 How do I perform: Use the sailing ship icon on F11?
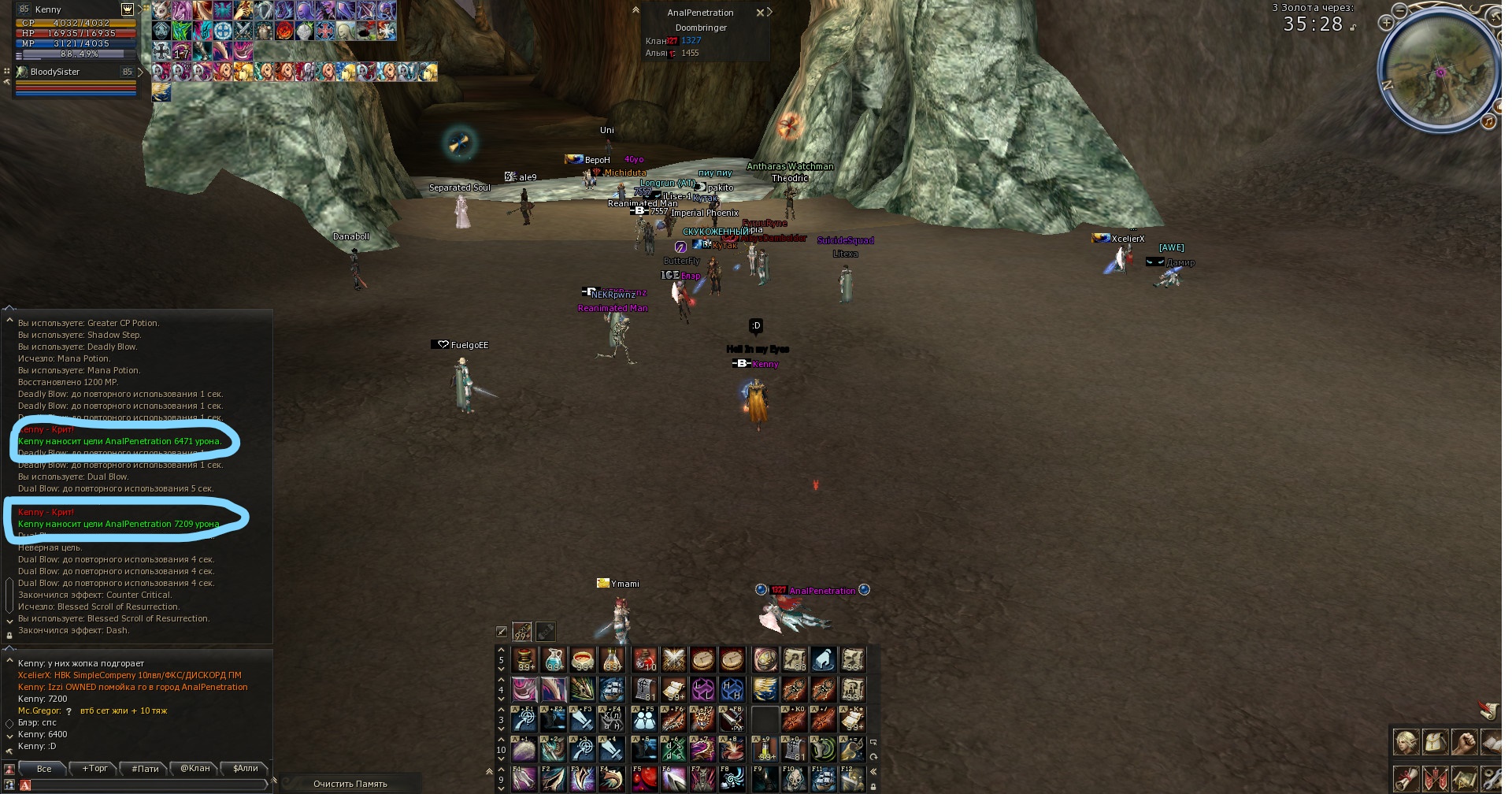point(824,779)
